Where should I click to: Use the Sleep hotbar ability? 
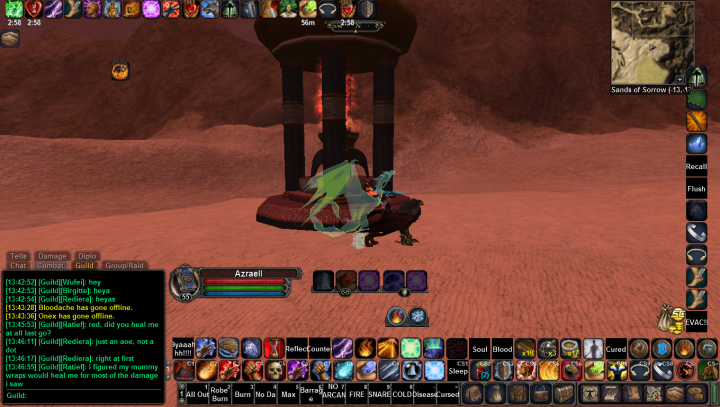(x=457, y=370)
